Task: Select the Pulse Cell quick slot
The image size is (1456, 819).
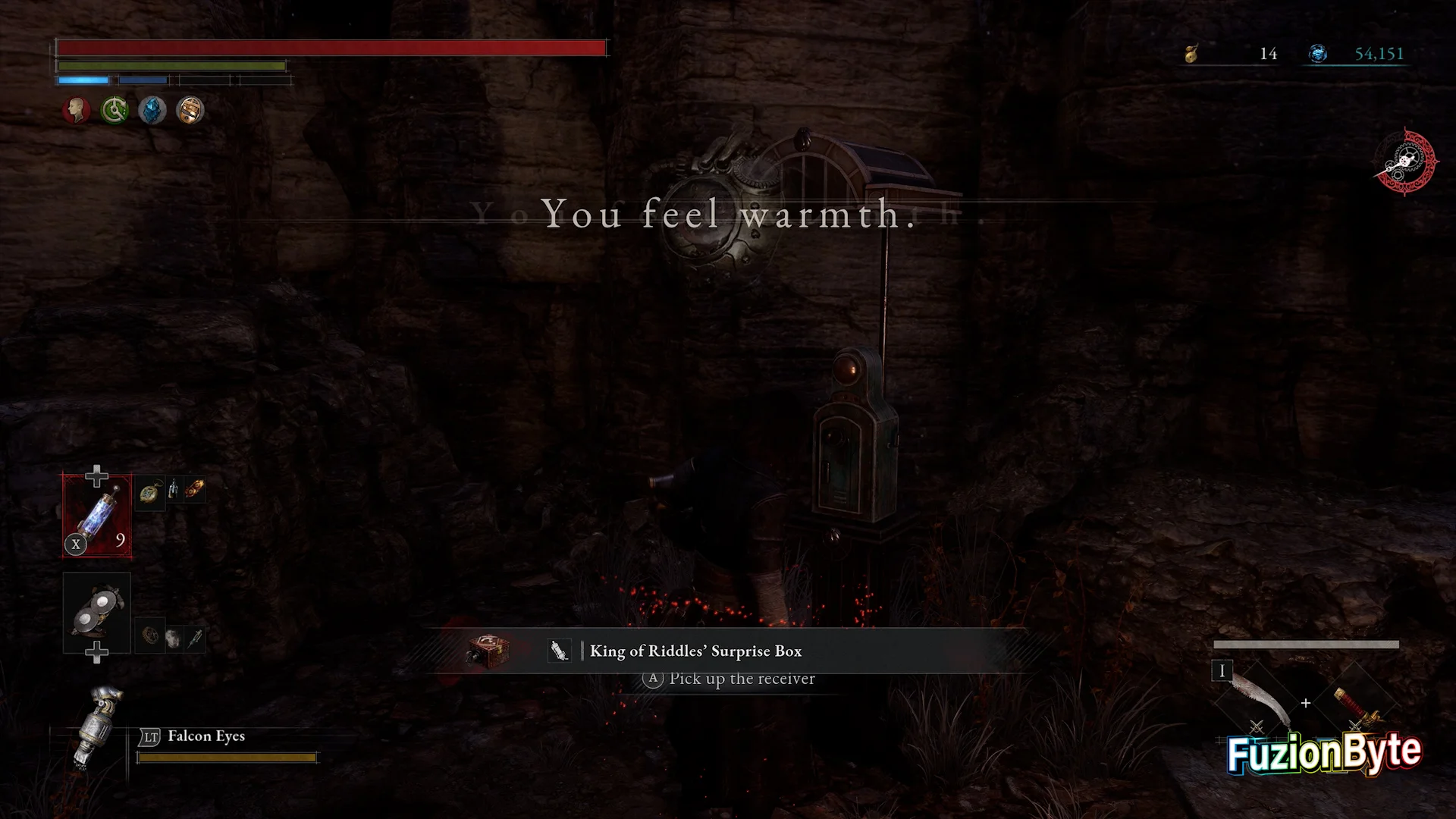Action: pyautogui.click(x=97, y=516)
